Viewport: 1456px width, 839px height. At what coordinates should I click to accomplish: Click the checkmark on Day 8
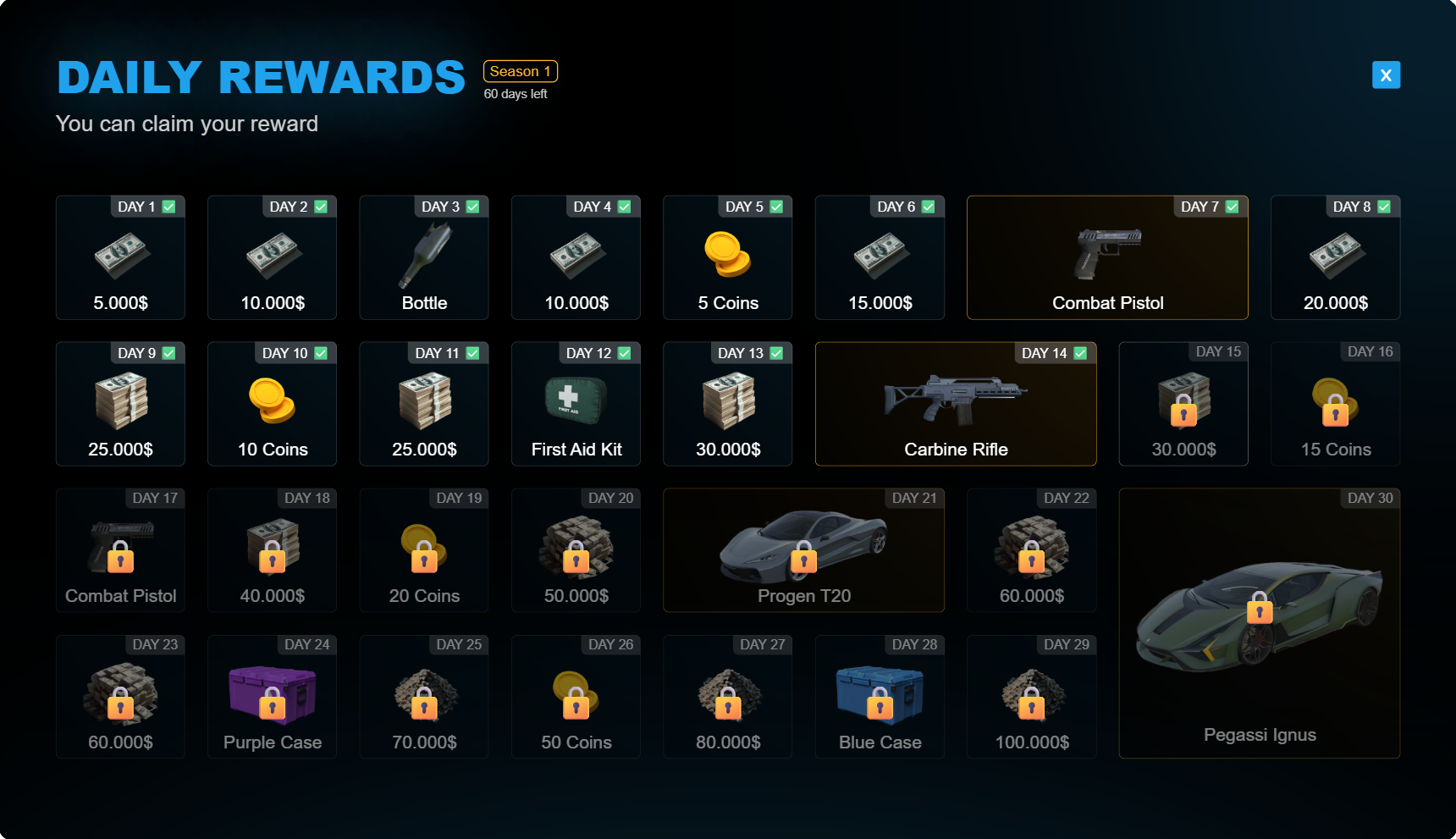[1383, 206]
